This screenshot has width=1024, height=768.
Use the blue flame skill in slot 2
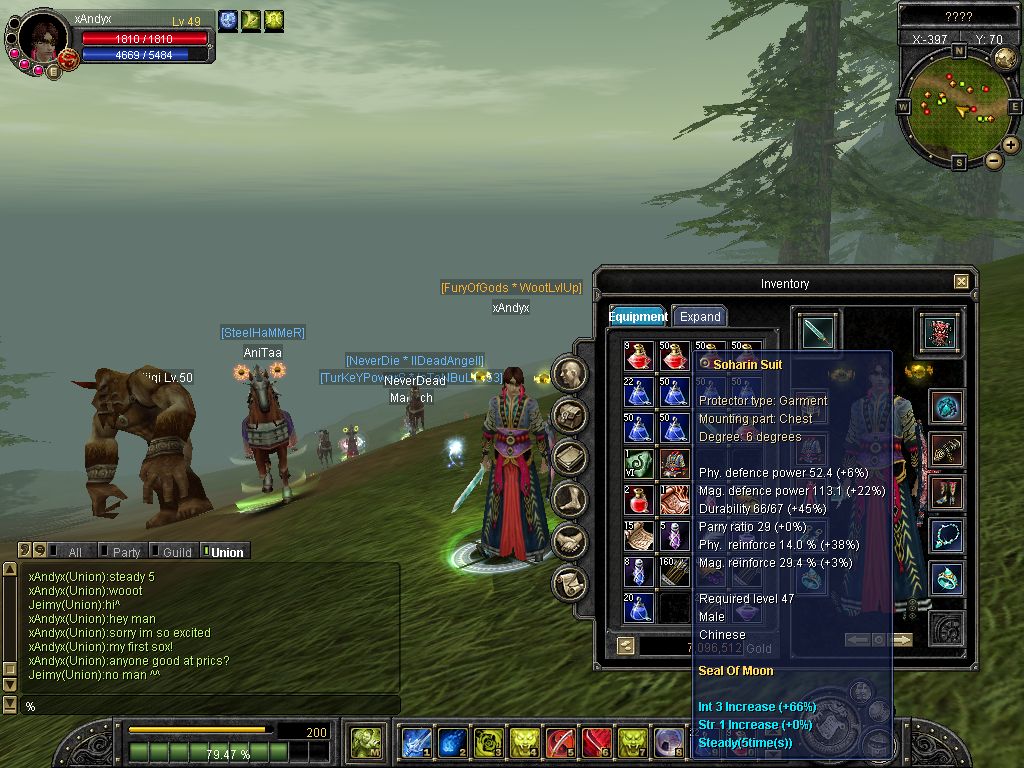452,743
